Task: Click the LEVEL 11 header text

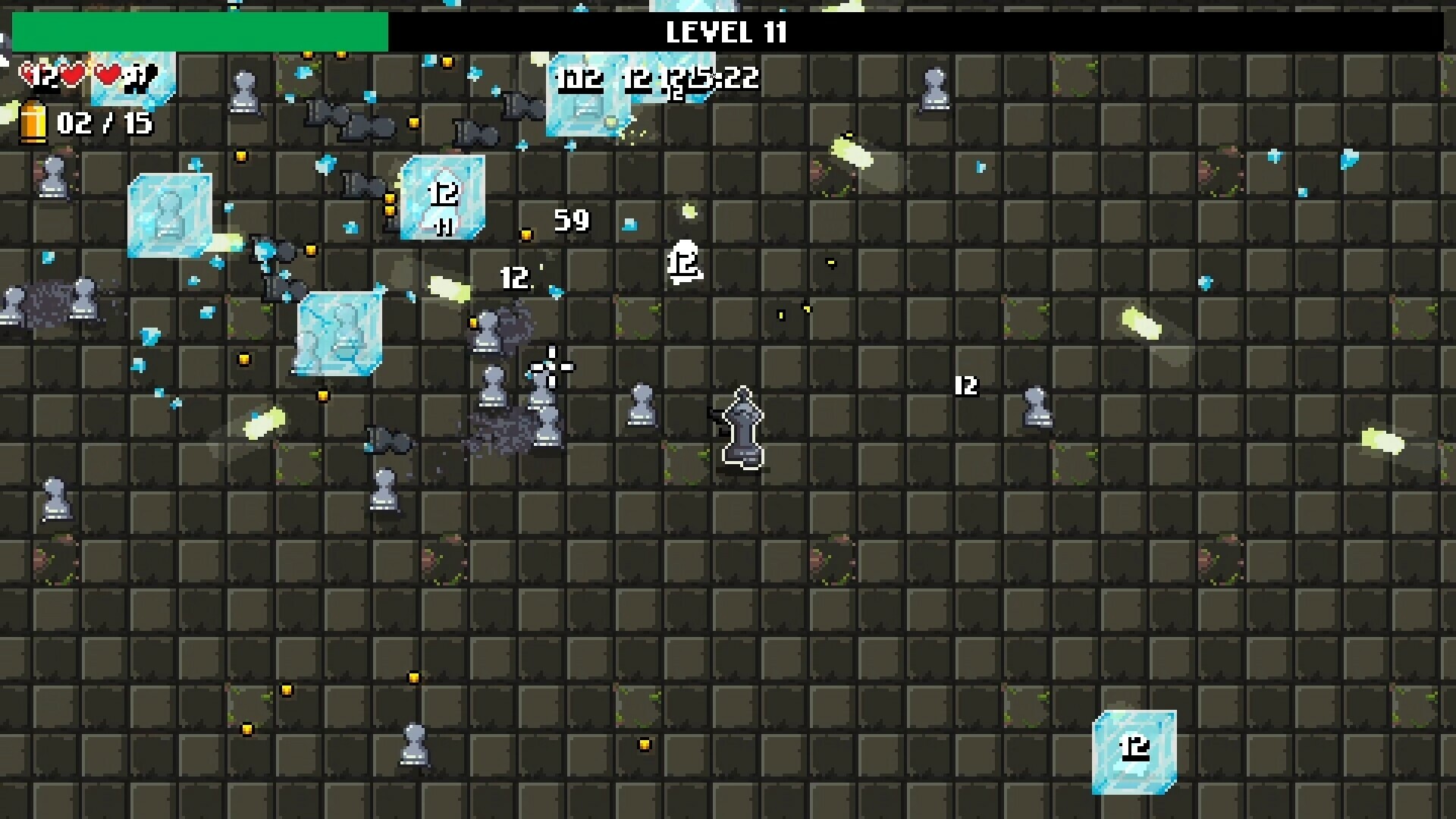Action: tap(726, 33)
